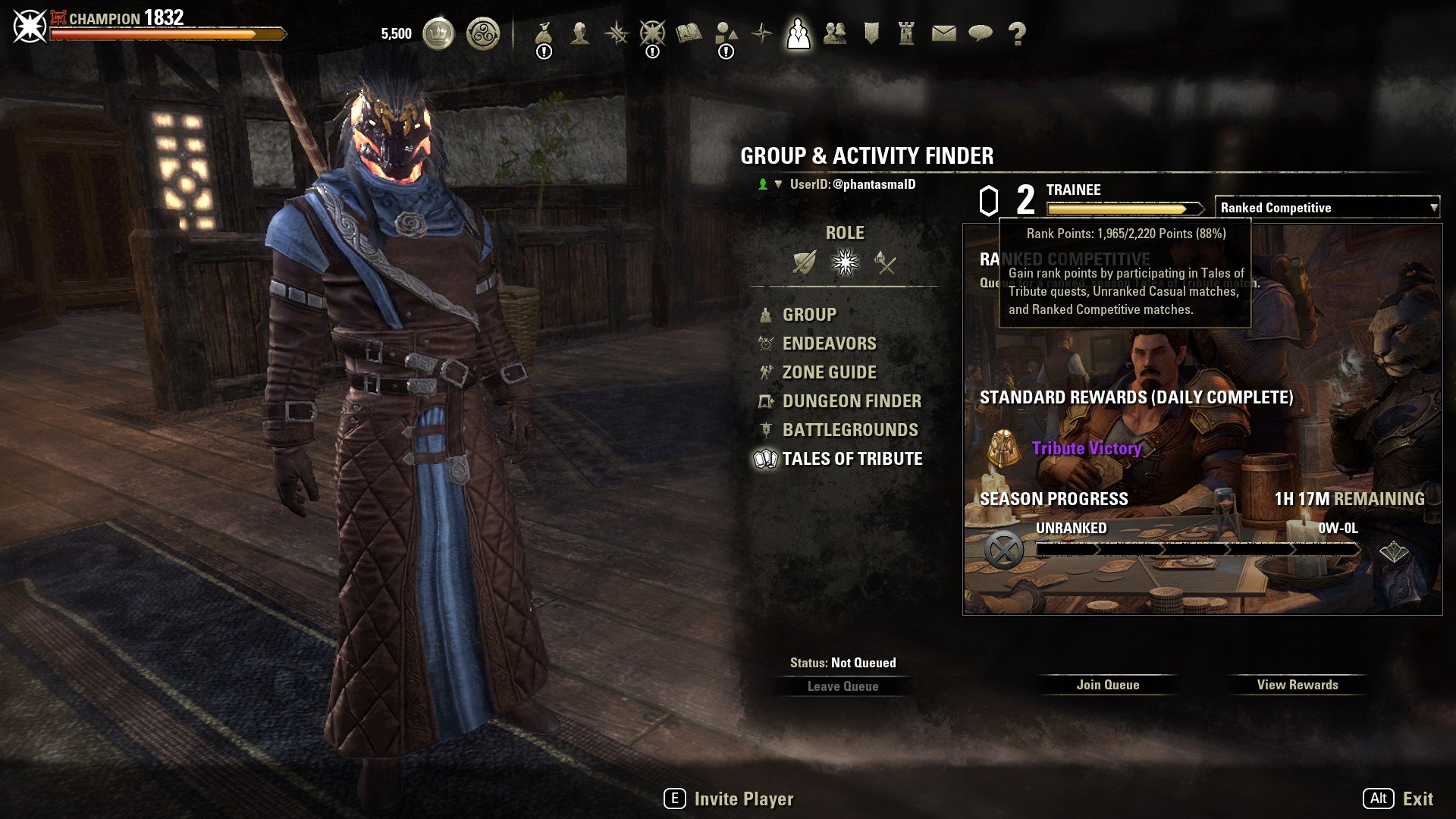Open the mail envelope icon
The height and width of the screenshot is (819, 1456).
coord(943,33)
